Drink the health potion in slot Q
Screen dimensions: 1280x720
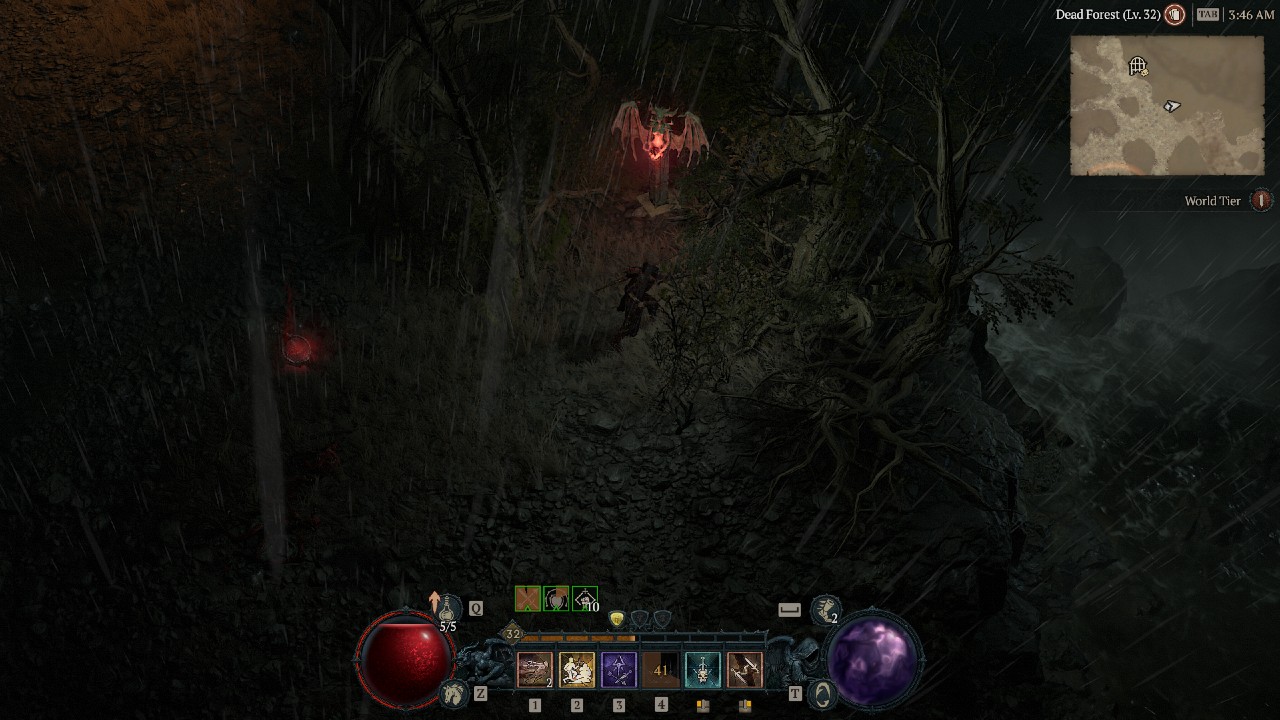[x=447, y=607]
